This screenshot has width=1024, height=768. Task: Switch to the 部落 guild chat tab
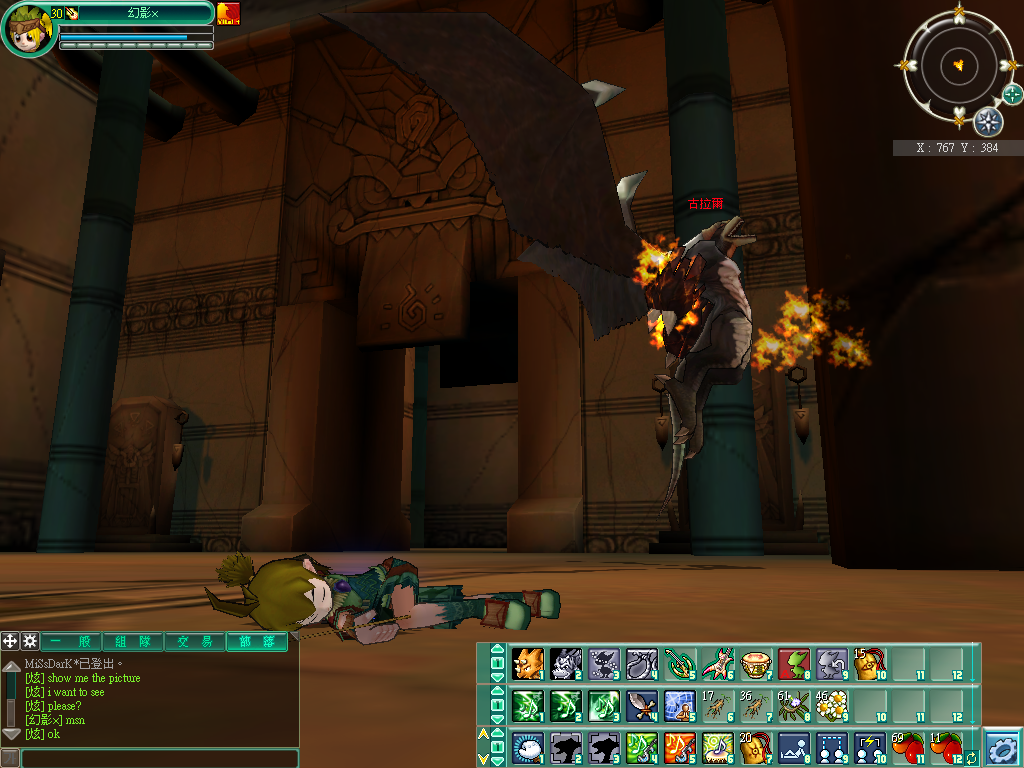256,642
